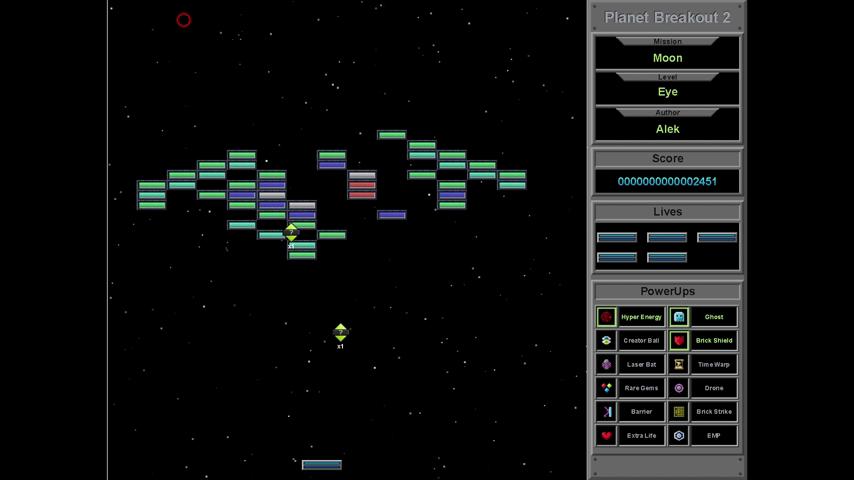854x480 pixels.
Task: Select the Extra Life heart icon
Action: coord(606,436)
